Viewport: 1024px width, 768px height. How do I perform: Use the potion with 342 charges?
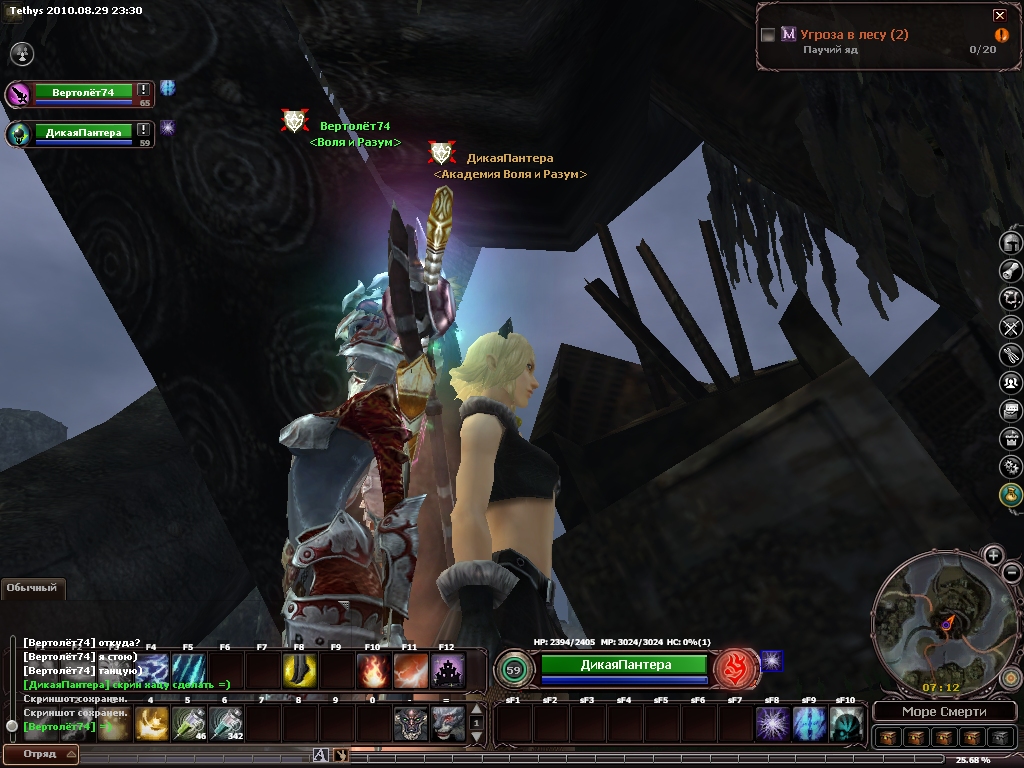coord(227,723)
